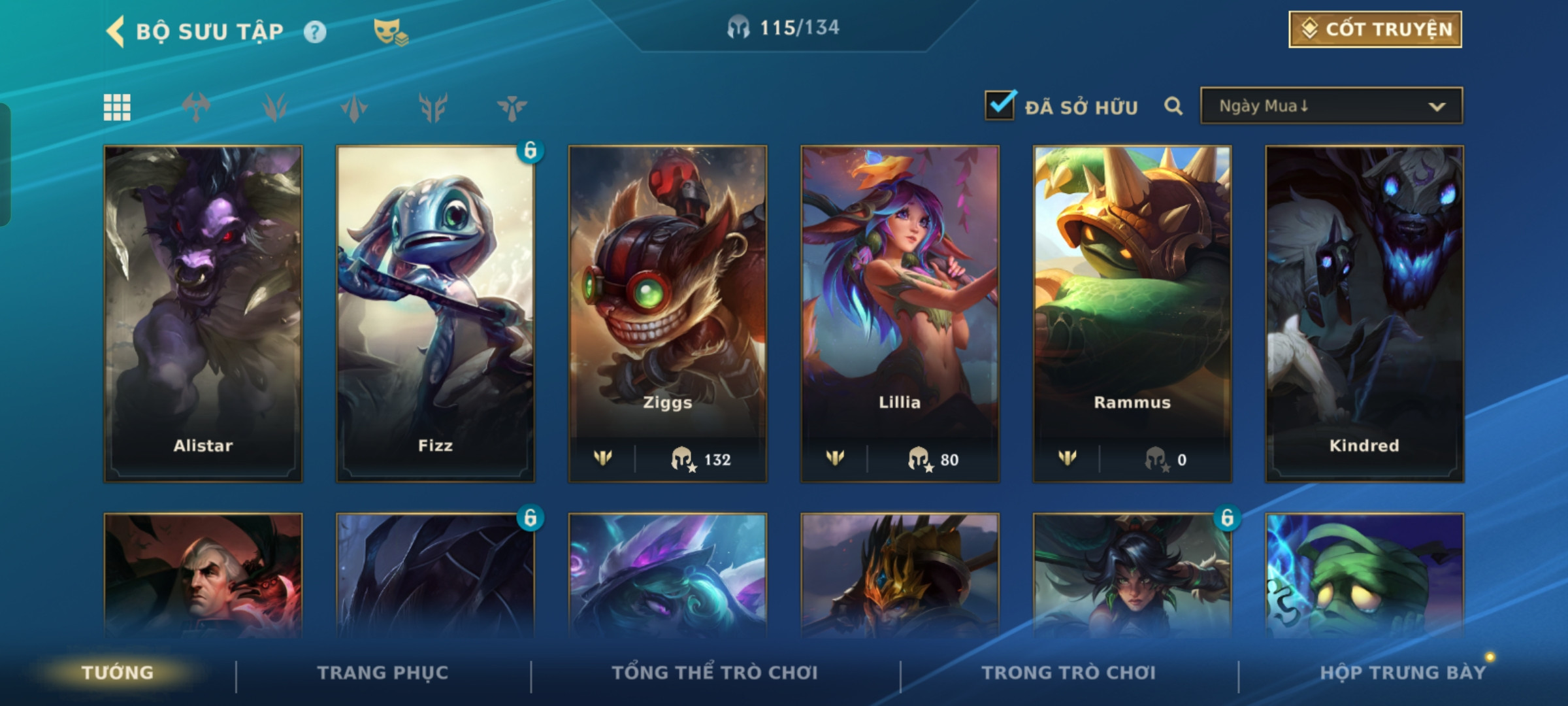Screen dimensions: 1568x706
Task: Open the champion search magnifier
Action: [x=1173, y=106]
